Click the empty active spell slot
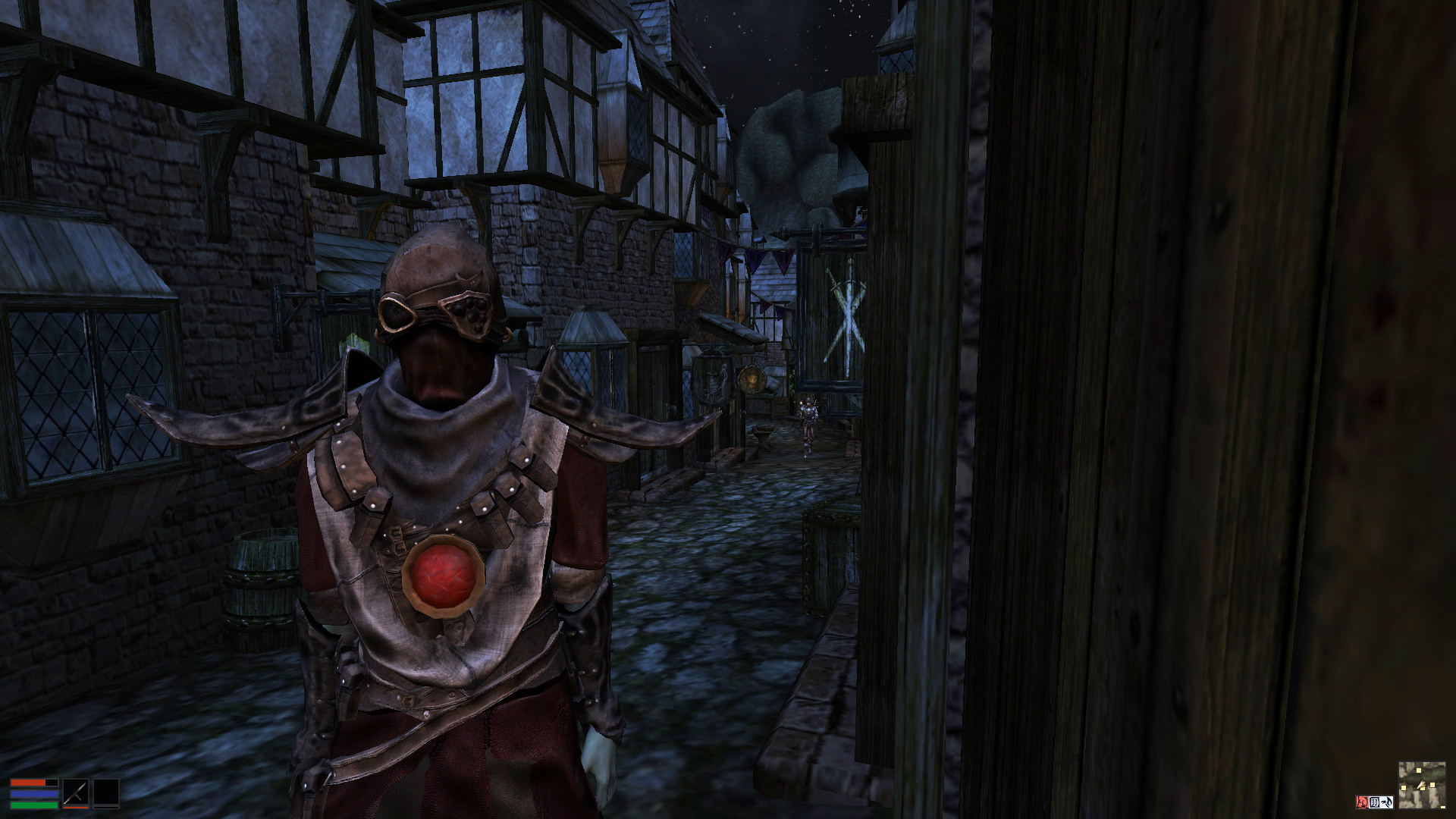1456x819 pixels. click(106, 793)
